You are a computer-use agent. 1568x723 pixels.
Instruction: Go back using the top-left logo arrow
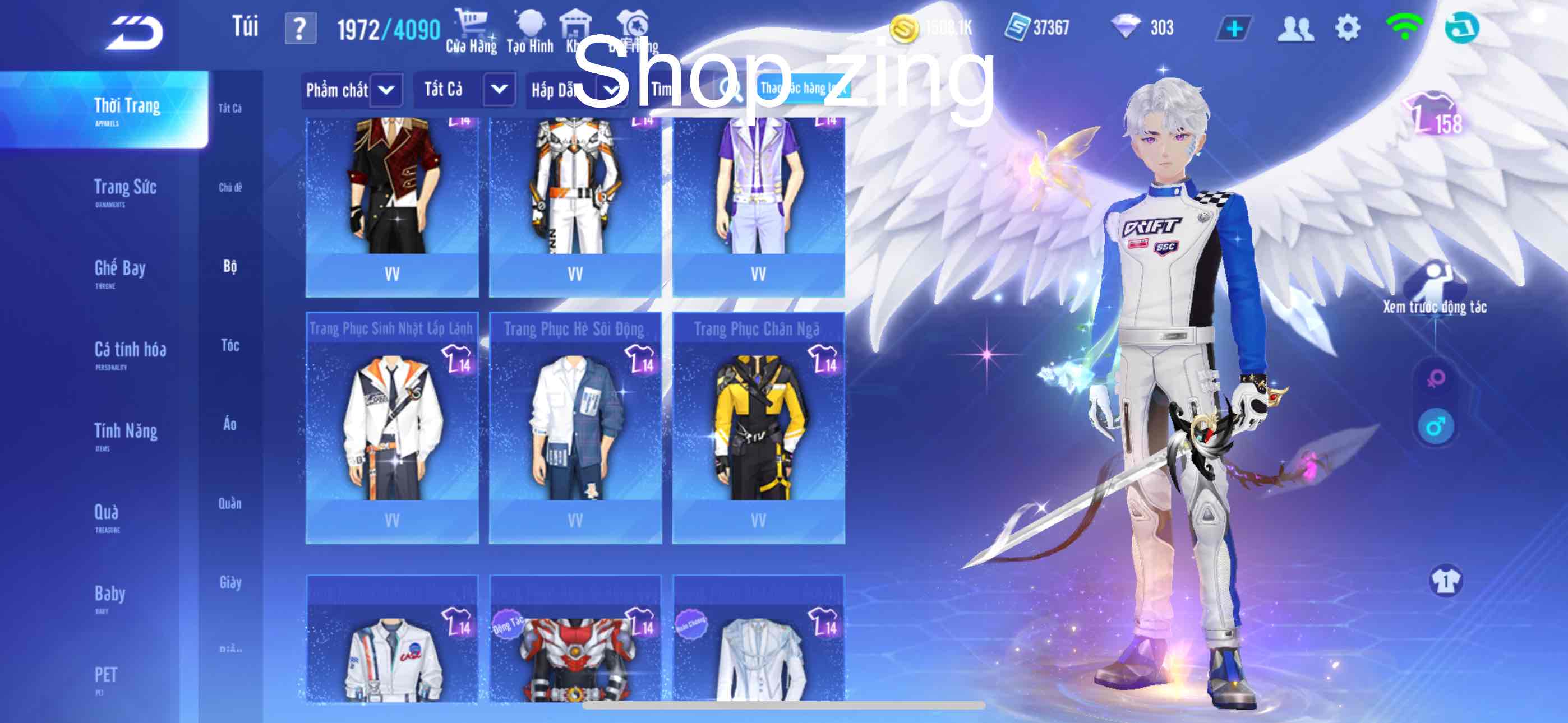click(135, 33)
